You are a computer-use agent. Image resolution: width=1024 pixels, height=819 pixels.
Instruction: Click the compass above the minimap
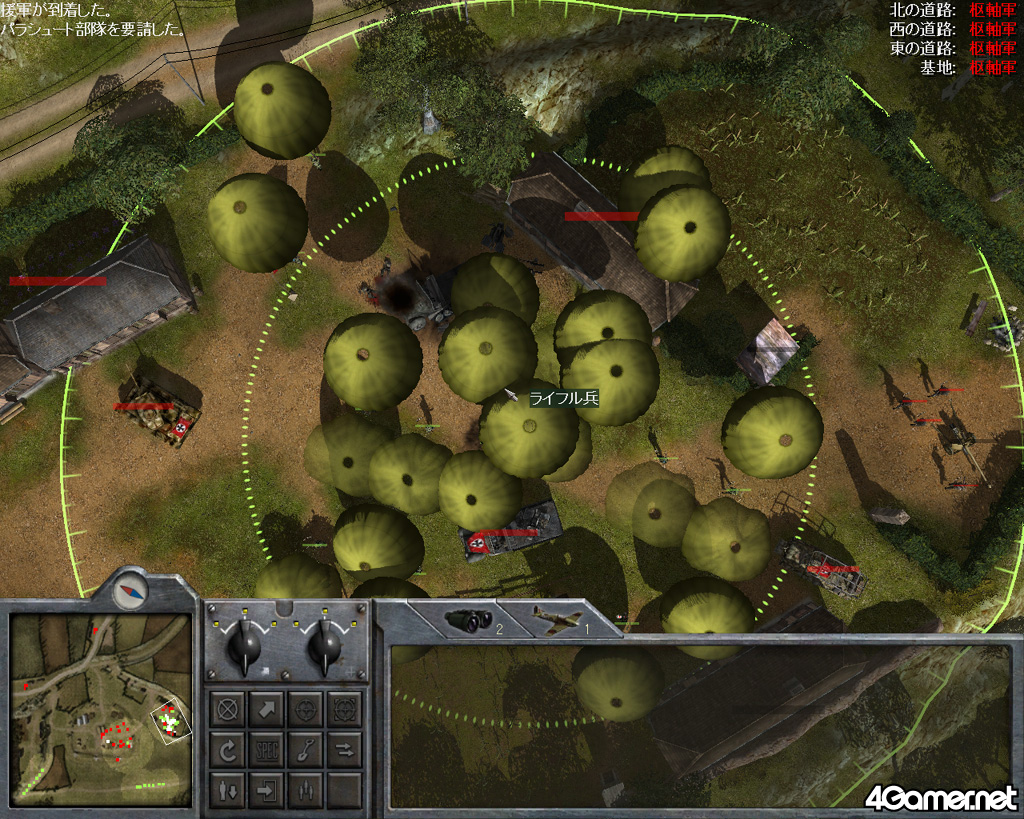[x=130, y=592]
